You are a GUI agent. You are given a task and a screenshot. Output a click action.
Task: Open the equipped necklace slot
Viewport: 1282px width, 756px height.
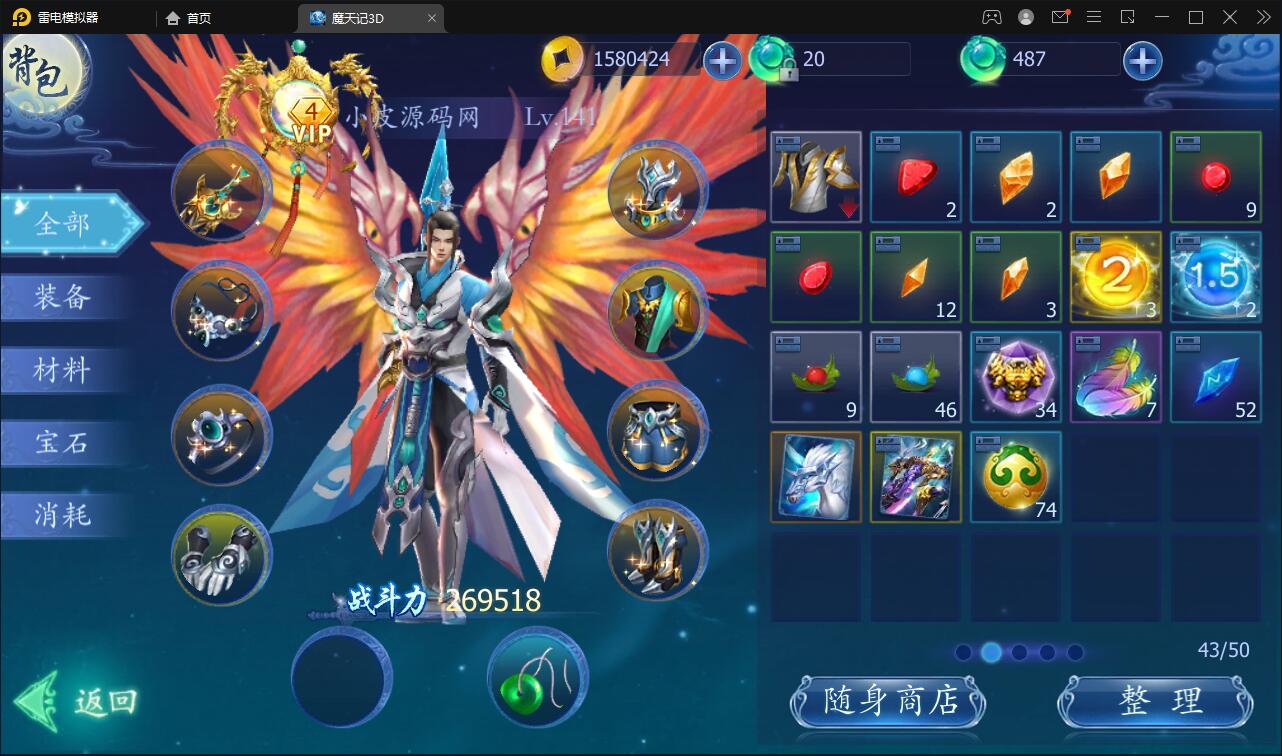pyautogui.click(x=220, y=313)
